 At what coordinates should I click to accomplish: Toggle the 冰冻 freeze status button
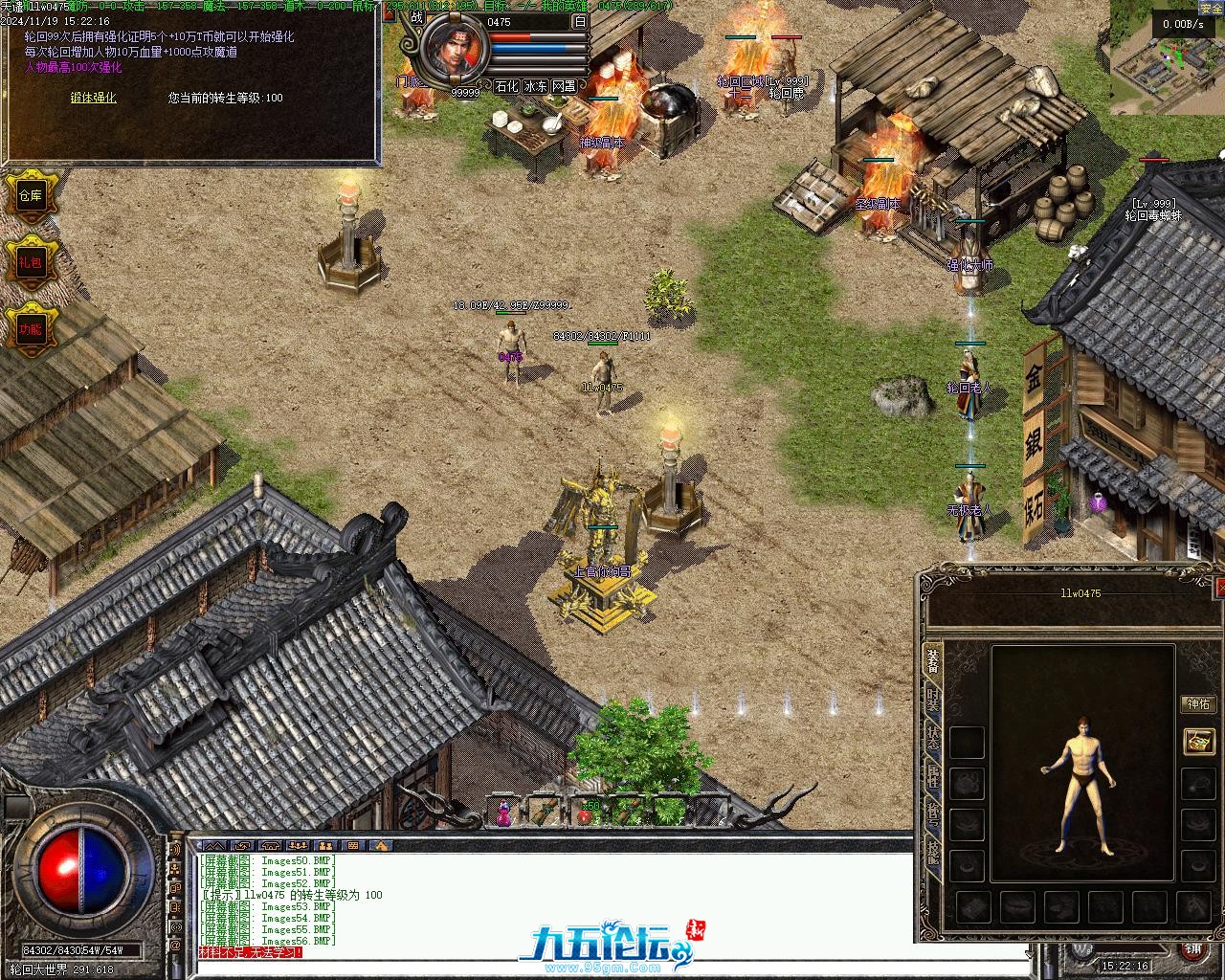tap(536, 86)
